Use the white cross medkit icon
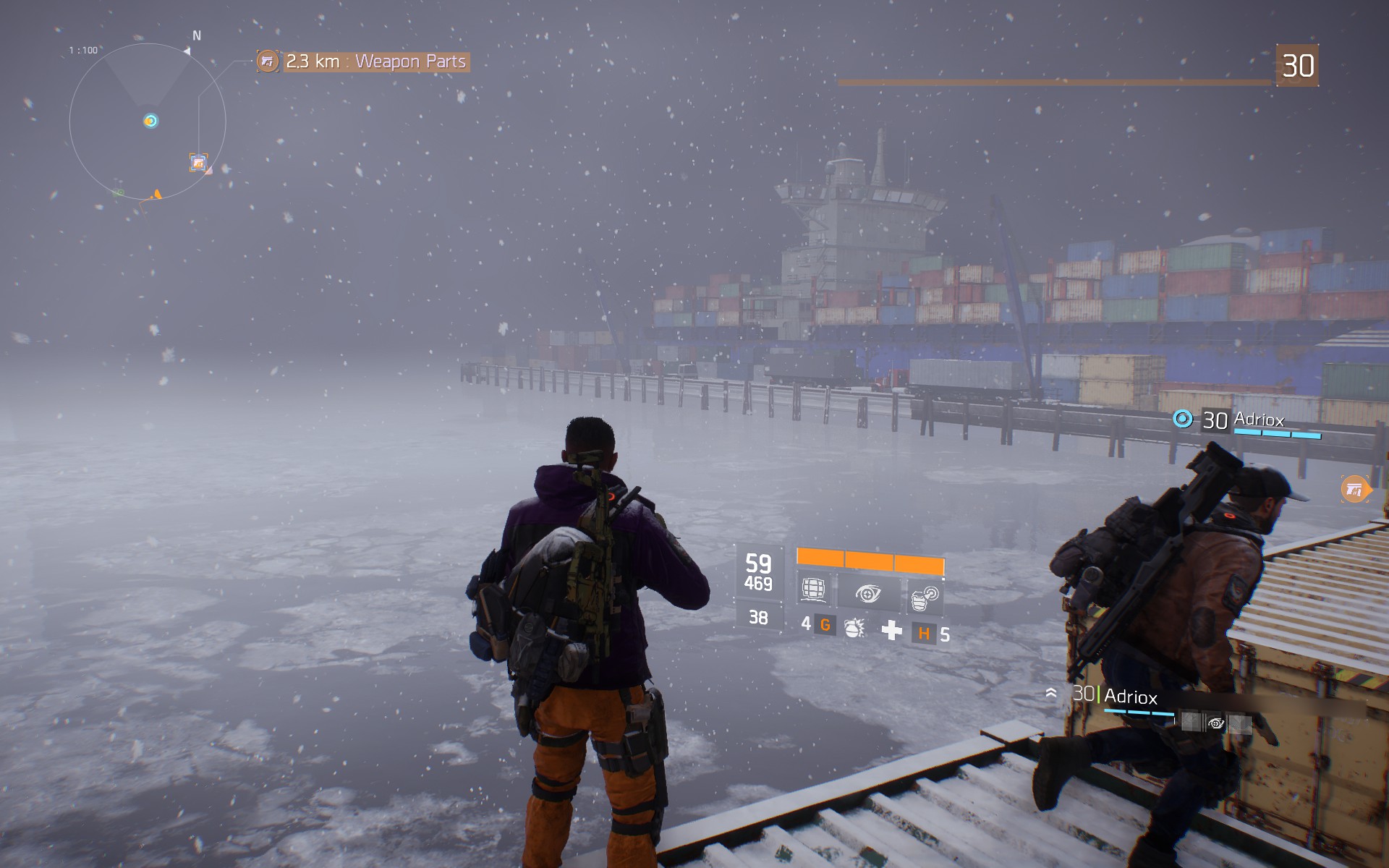 (x=891, y=630)
